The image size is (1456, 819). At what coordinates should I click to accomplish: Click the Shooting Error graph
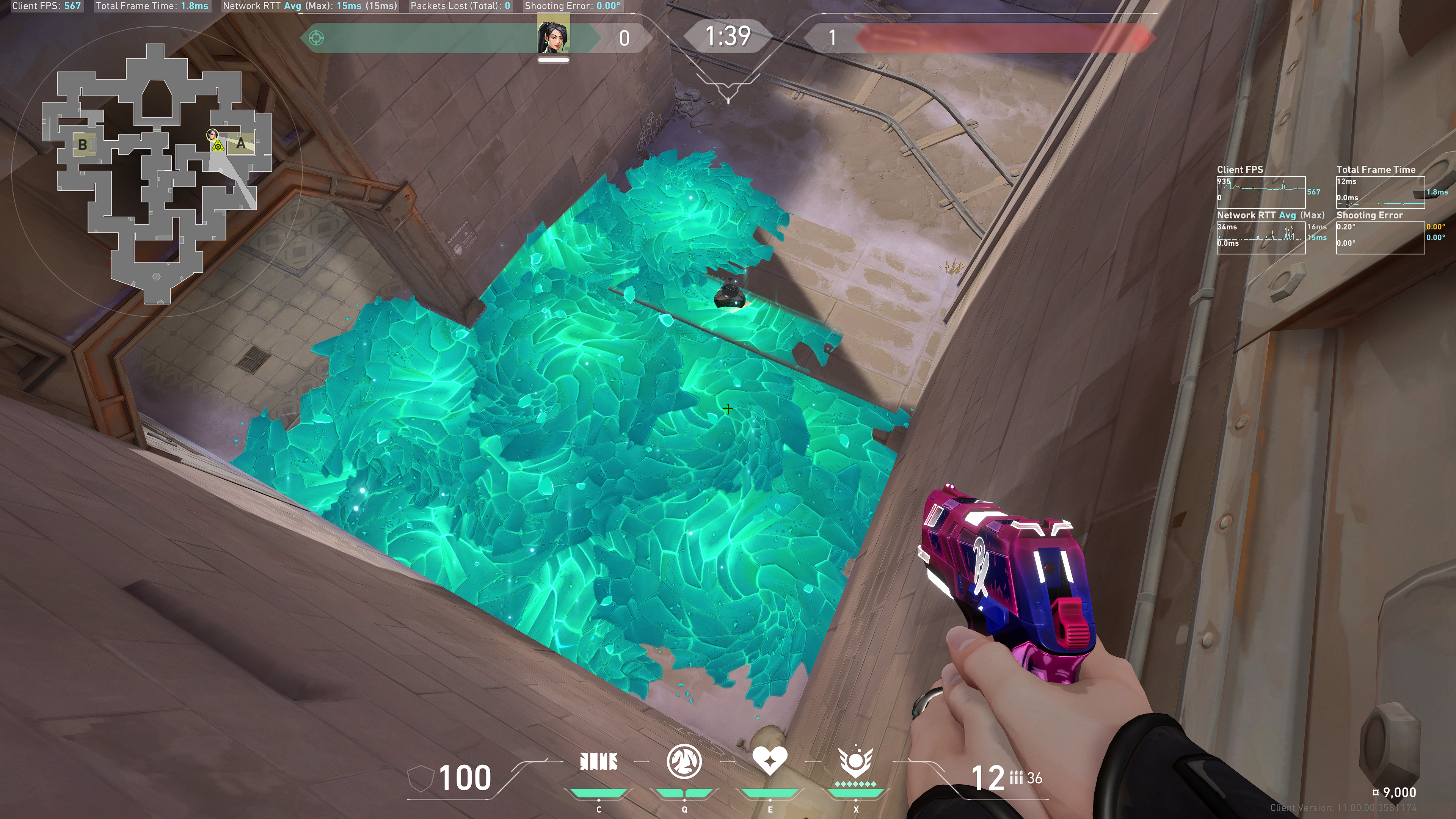1380,238
